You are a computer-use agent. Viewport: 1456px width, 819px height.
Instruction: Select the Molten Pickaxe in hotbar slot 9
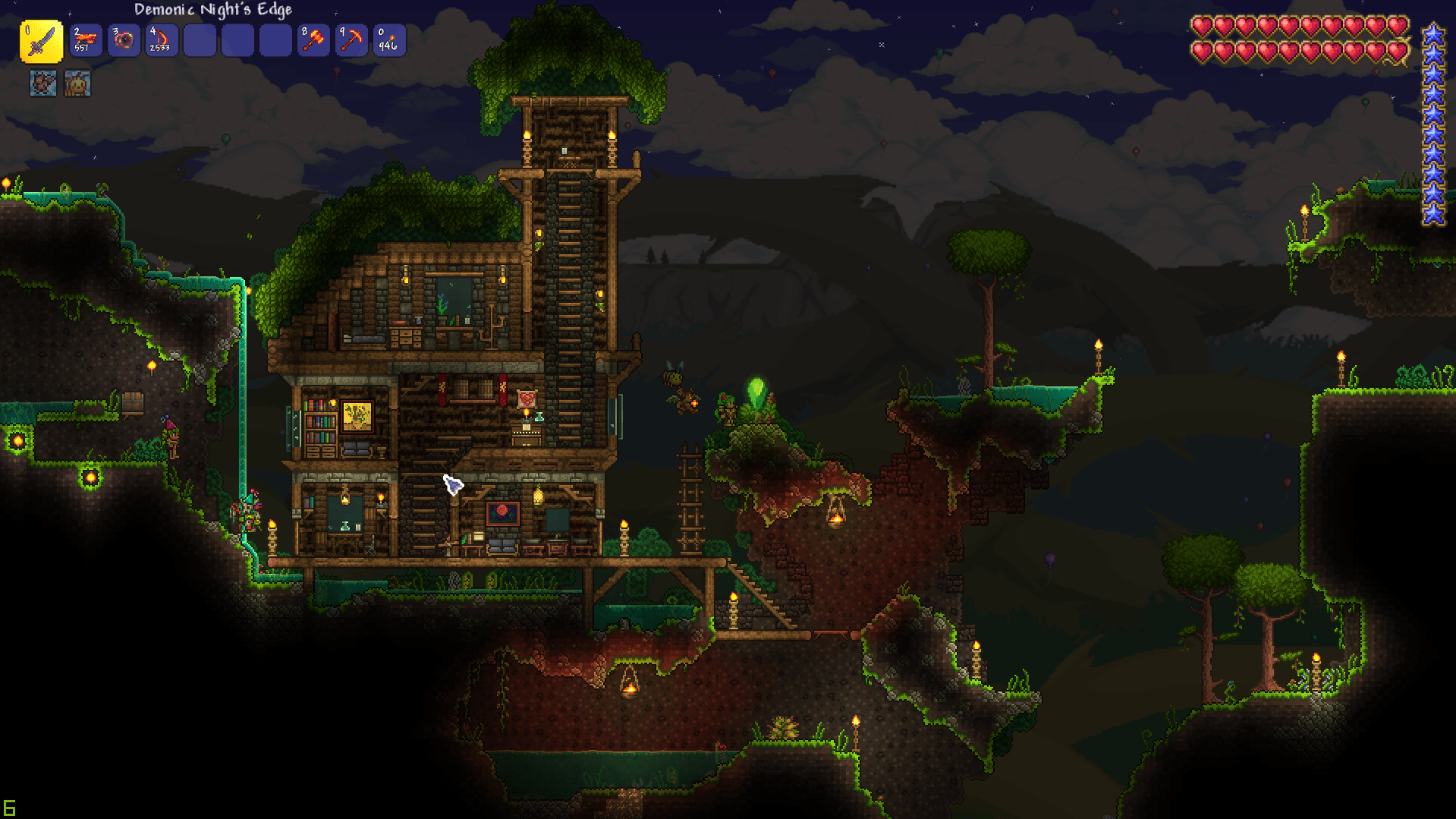[x=351, y=40]
